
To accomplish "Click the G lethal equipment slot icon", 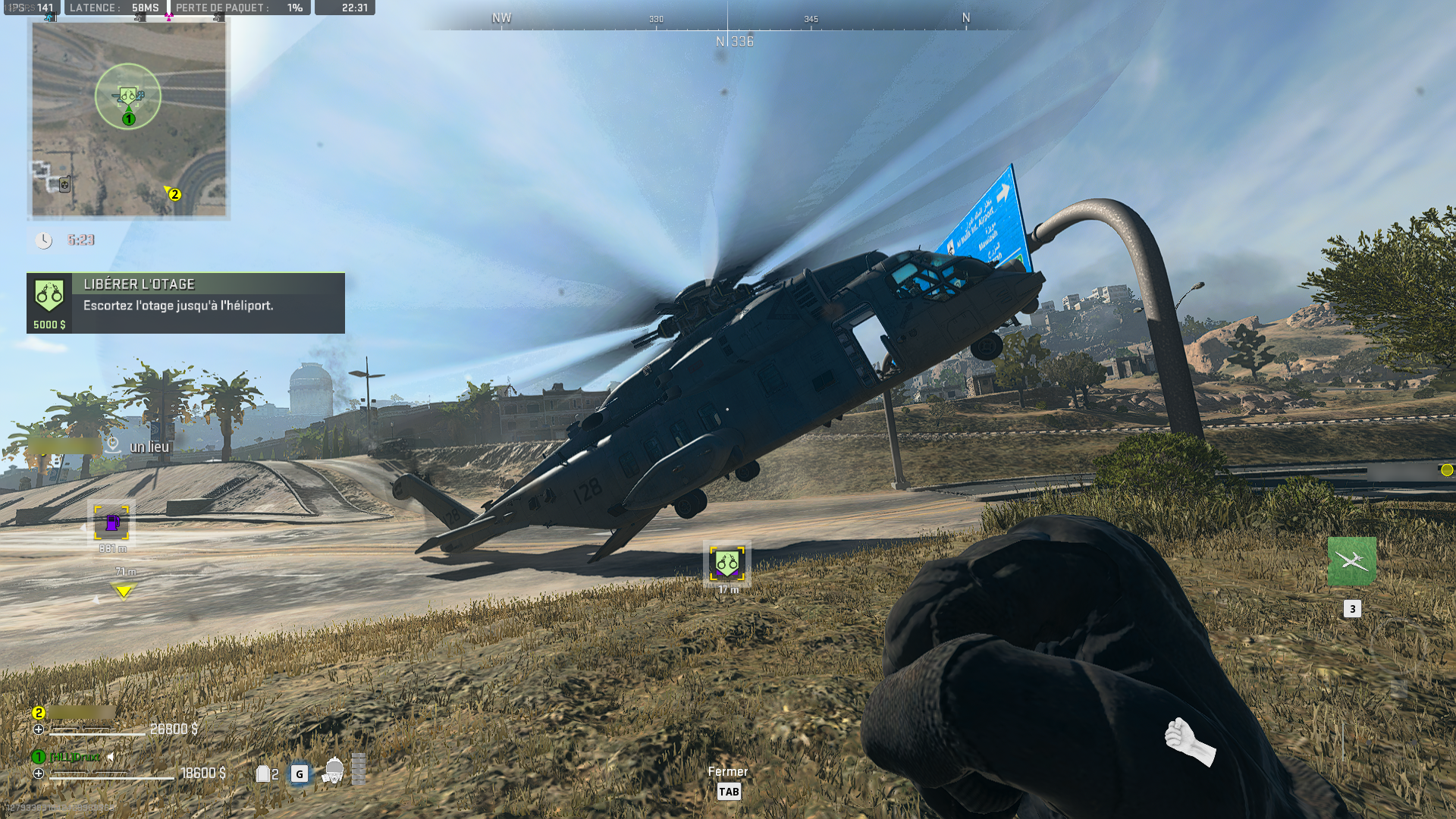I will point(298,774).
